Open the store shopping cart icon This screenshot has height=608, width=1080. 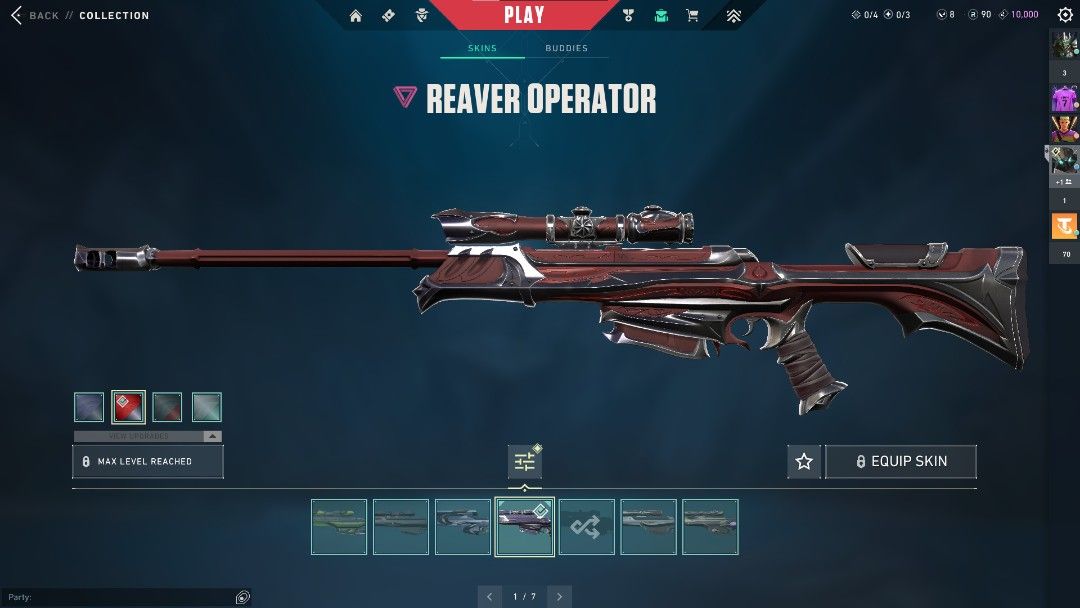click(x=692, y=16)
